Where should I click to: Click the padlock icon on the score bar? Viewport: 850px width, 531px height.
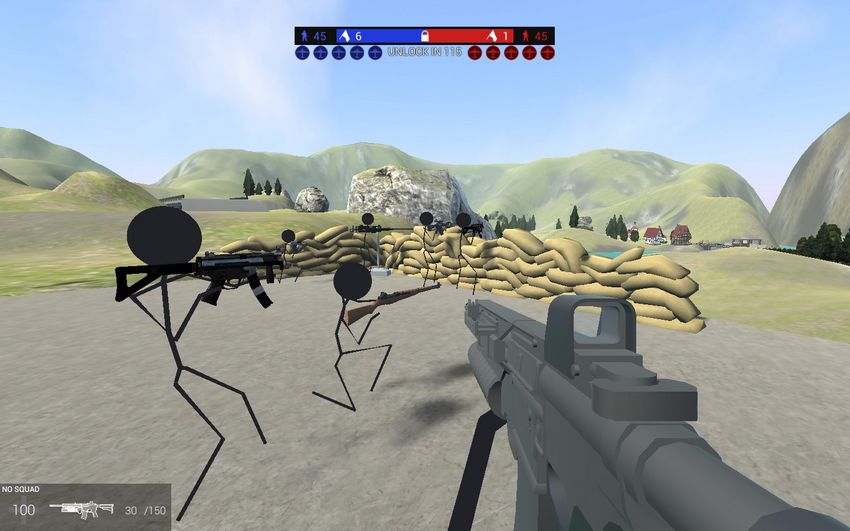(424, 36)
